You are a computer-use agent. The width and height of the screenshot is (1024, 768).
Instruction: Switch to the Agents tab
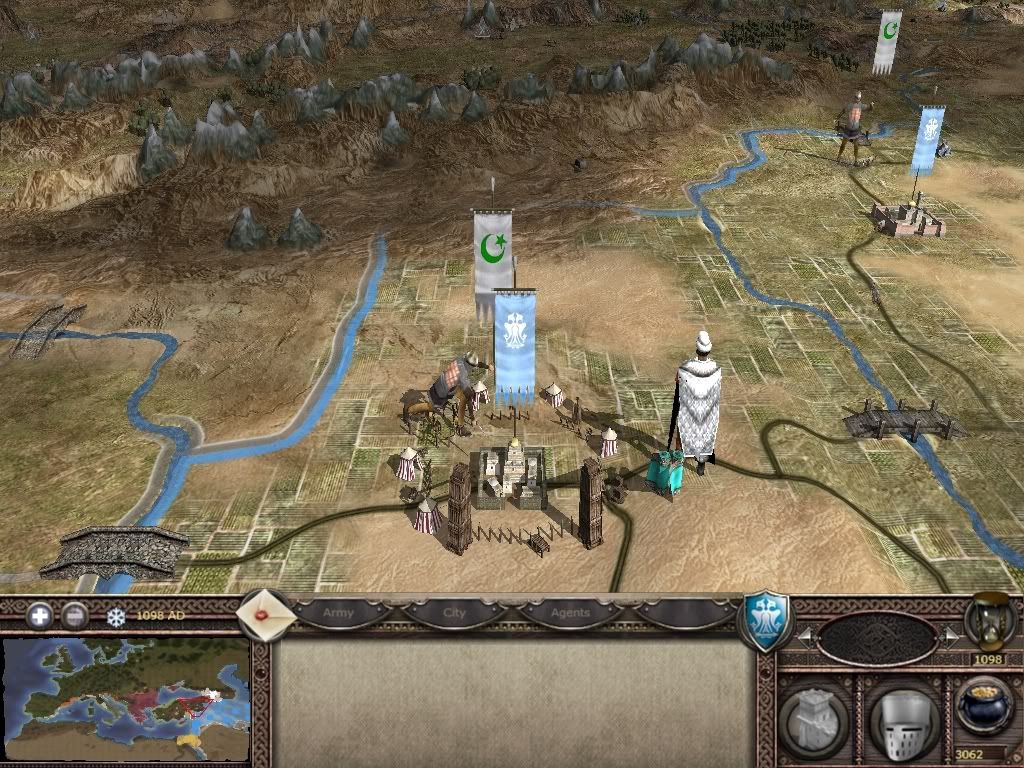(570, 612)
